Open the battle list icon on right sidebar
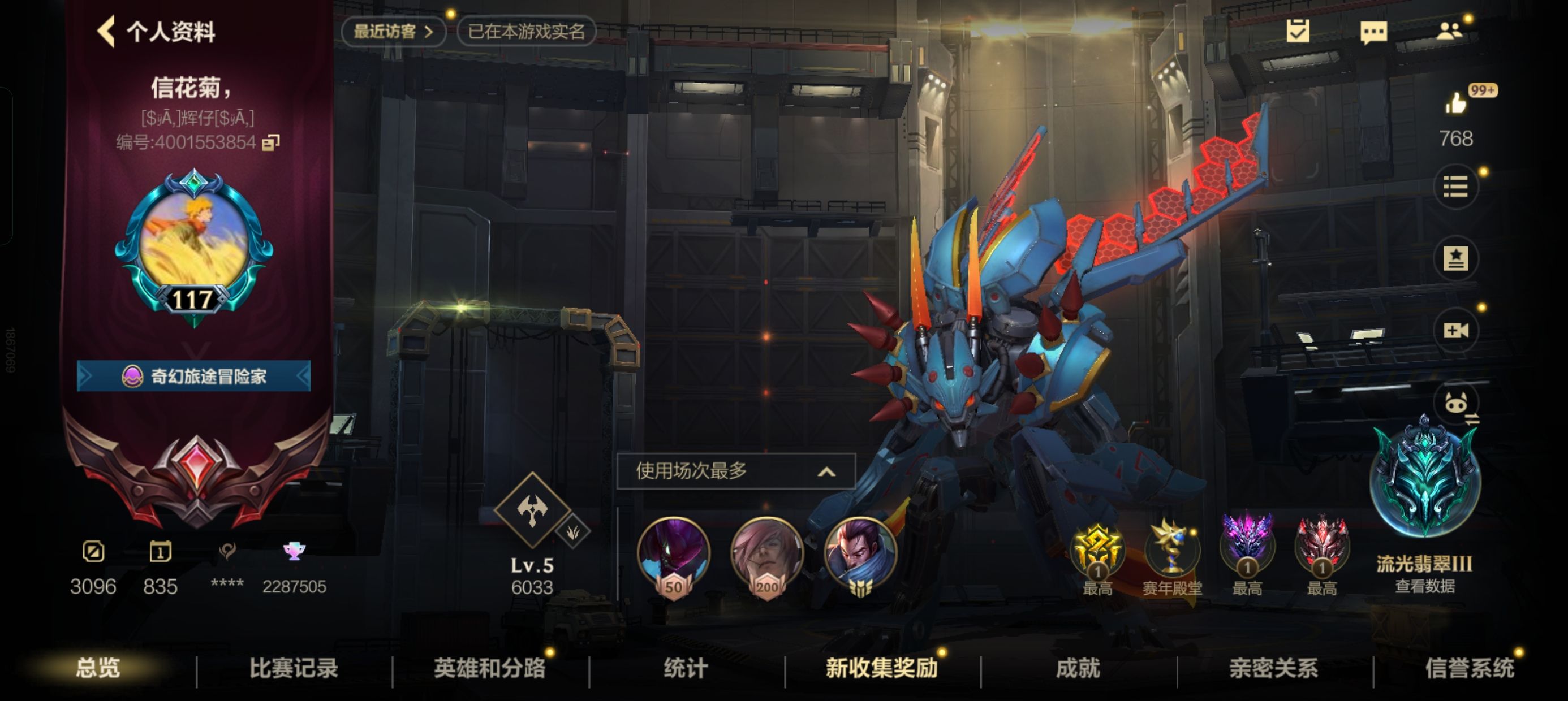Viewport: 1568px width, 701px height. [1457, 186]
